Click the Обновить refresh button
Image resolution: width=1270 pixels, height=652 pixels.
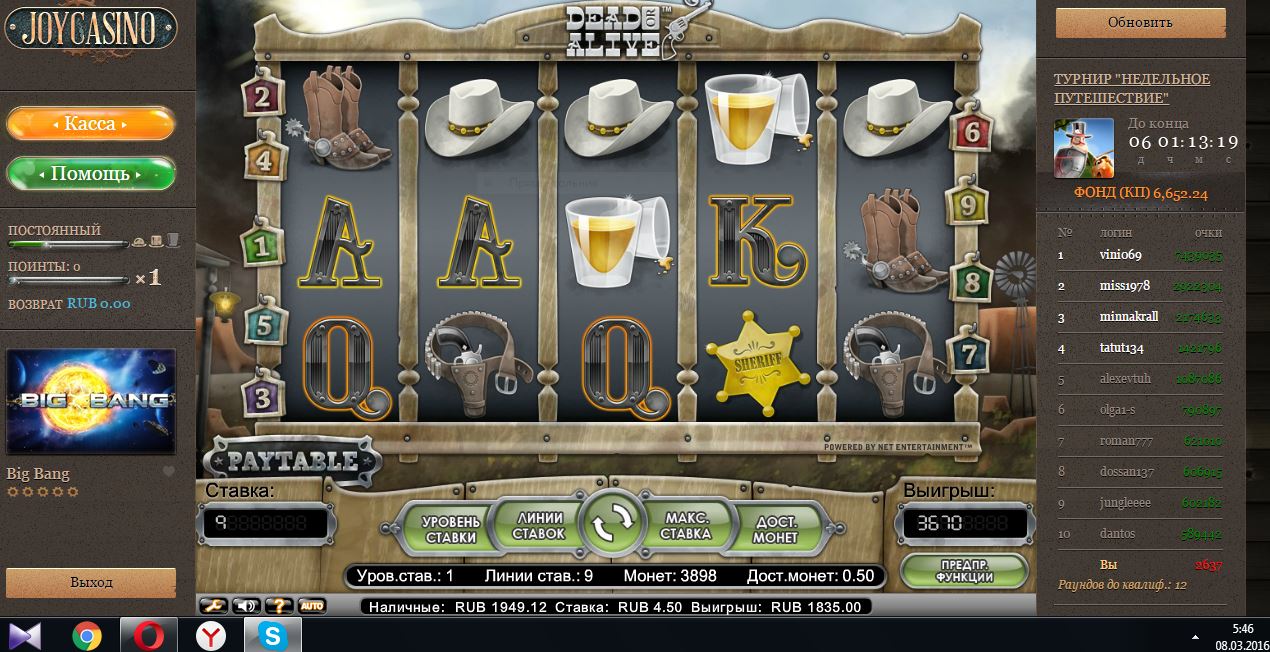(x=1140, y=23)
